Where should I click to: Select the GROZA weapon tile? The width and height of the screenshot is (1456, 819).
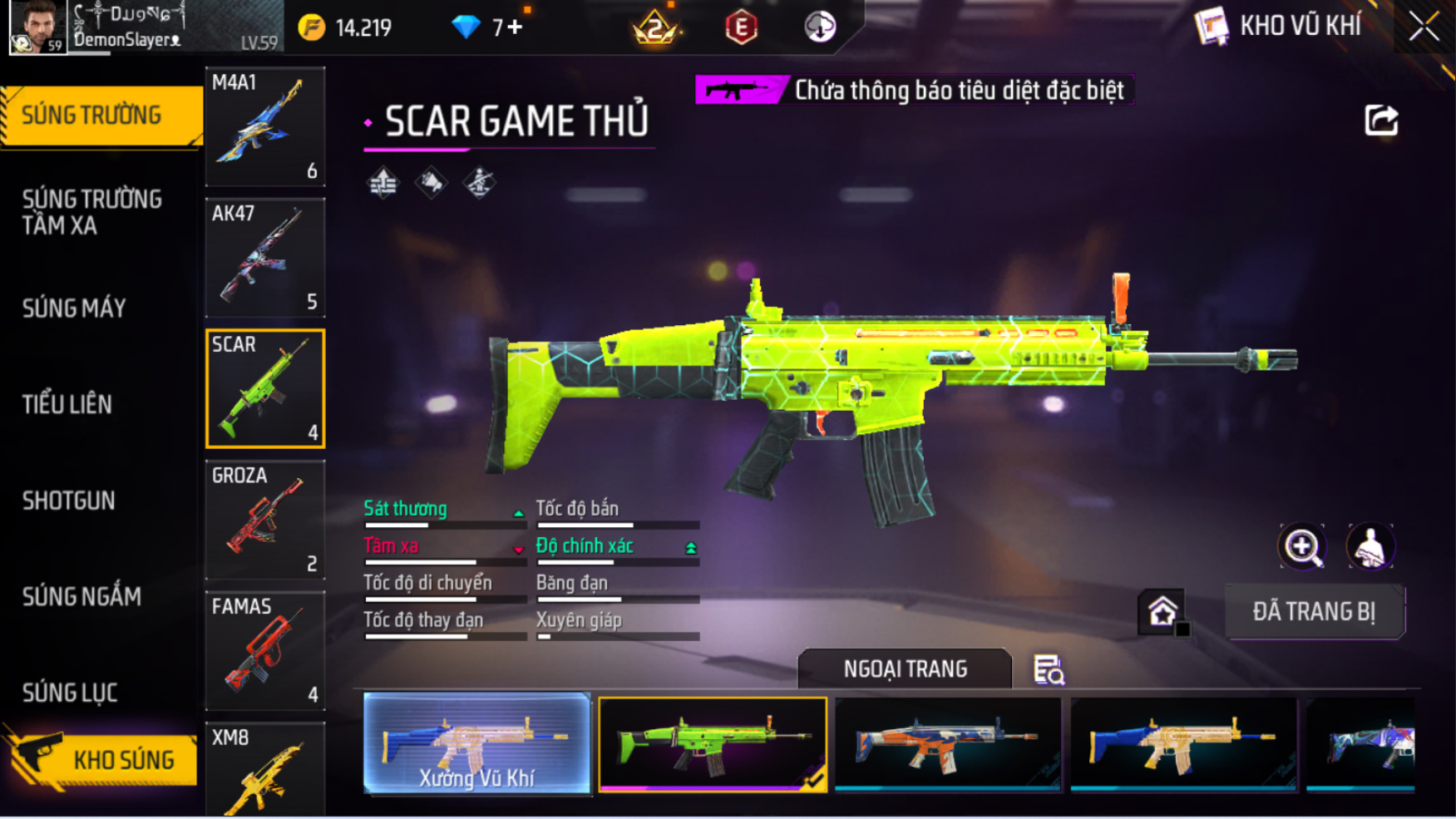(265, 520)
